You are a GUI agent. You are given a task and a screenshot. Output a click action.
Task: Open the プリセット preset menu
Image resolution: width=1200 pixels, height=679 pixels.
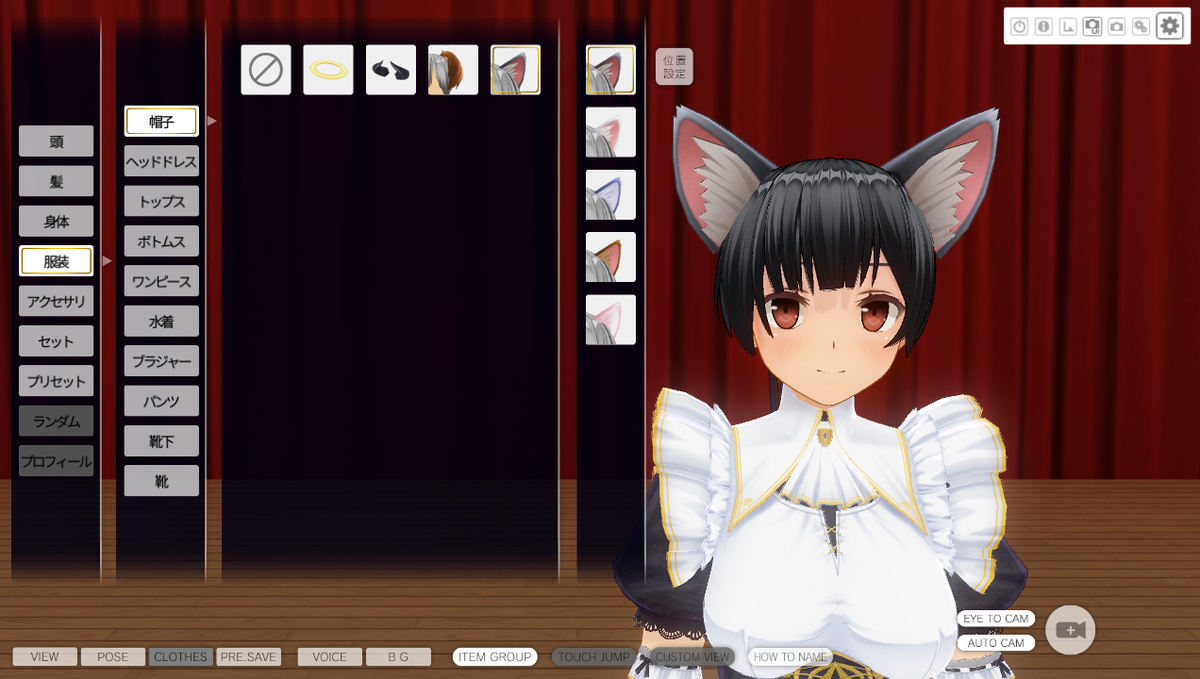[x=56, y=381]
